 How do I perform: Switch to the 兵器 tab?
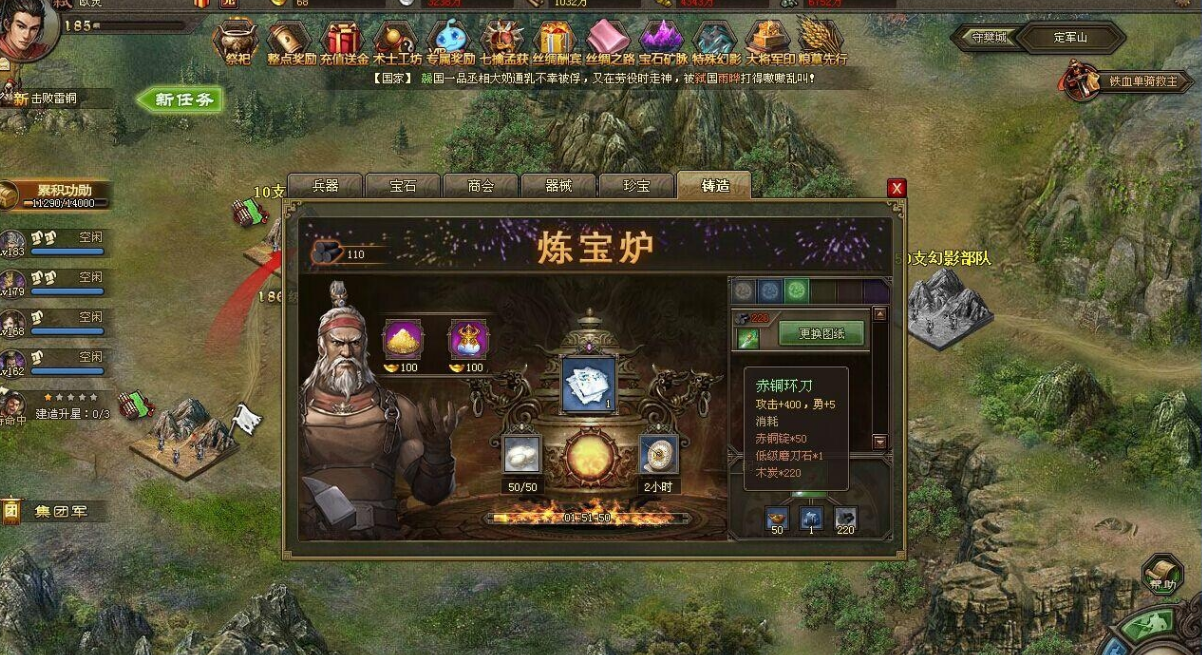tap(325, 186)
